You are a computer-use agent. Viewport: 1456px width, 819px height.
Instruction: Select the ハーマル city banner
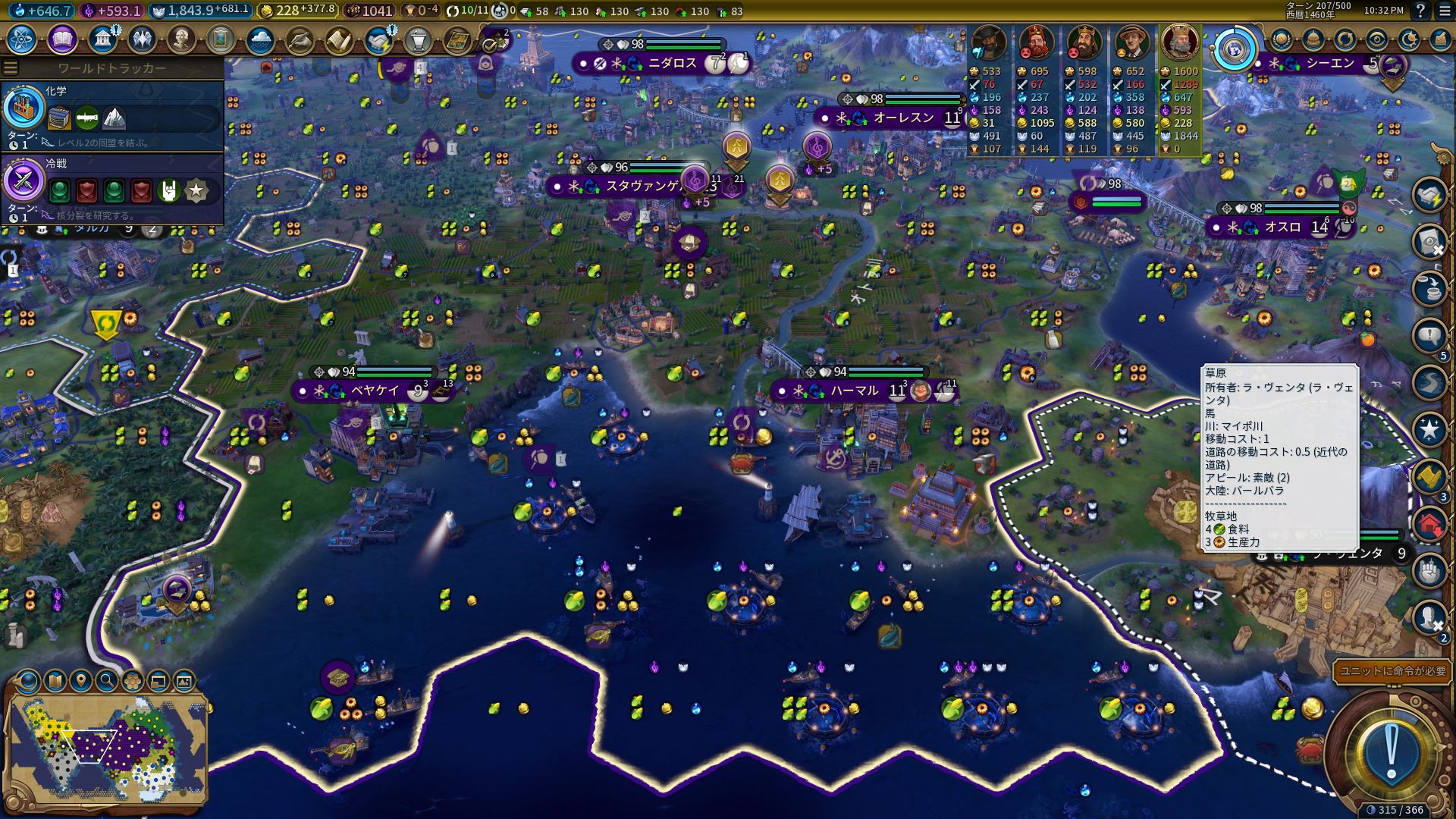click(x=854, y=391)
